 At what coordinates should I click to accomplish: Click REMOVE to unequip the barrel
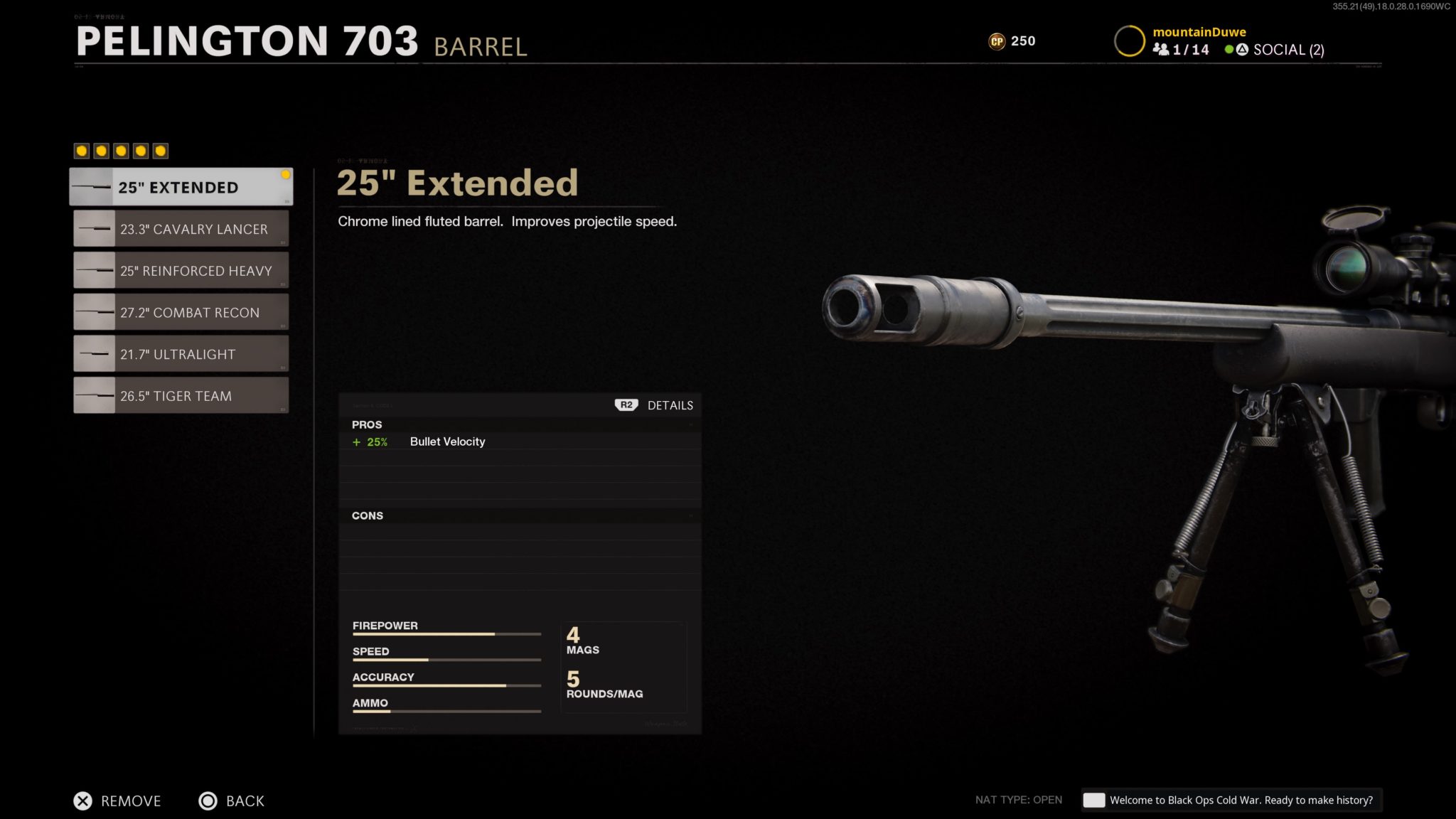[132, 801]
